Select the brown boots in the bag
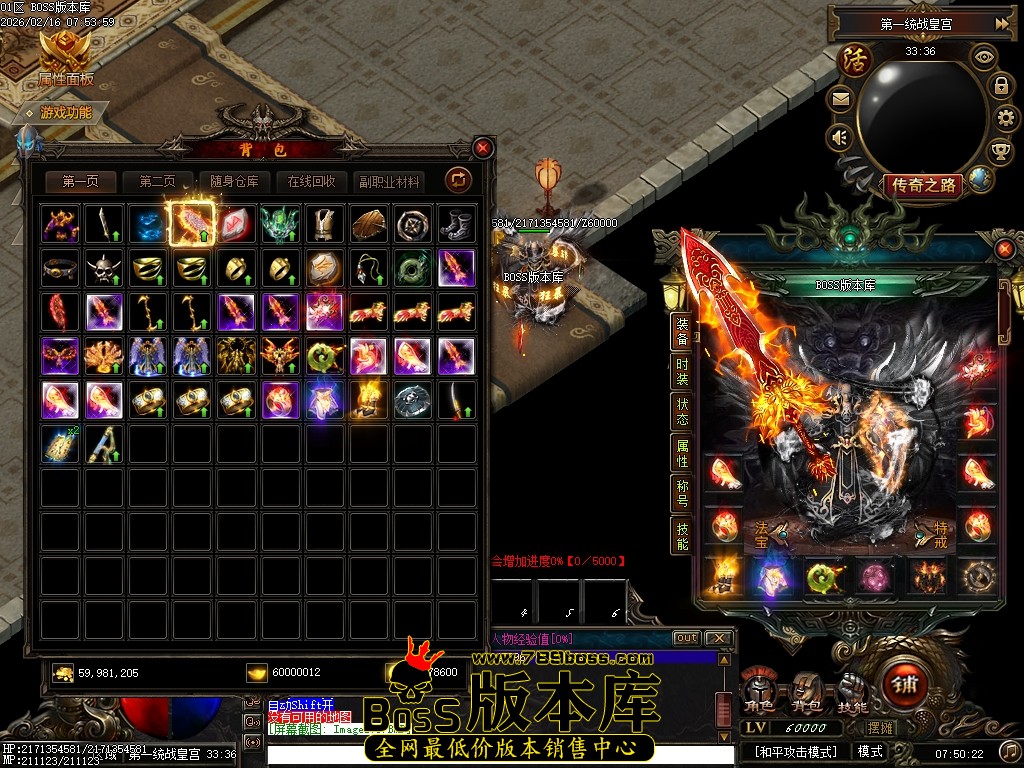 pos(456,224)
